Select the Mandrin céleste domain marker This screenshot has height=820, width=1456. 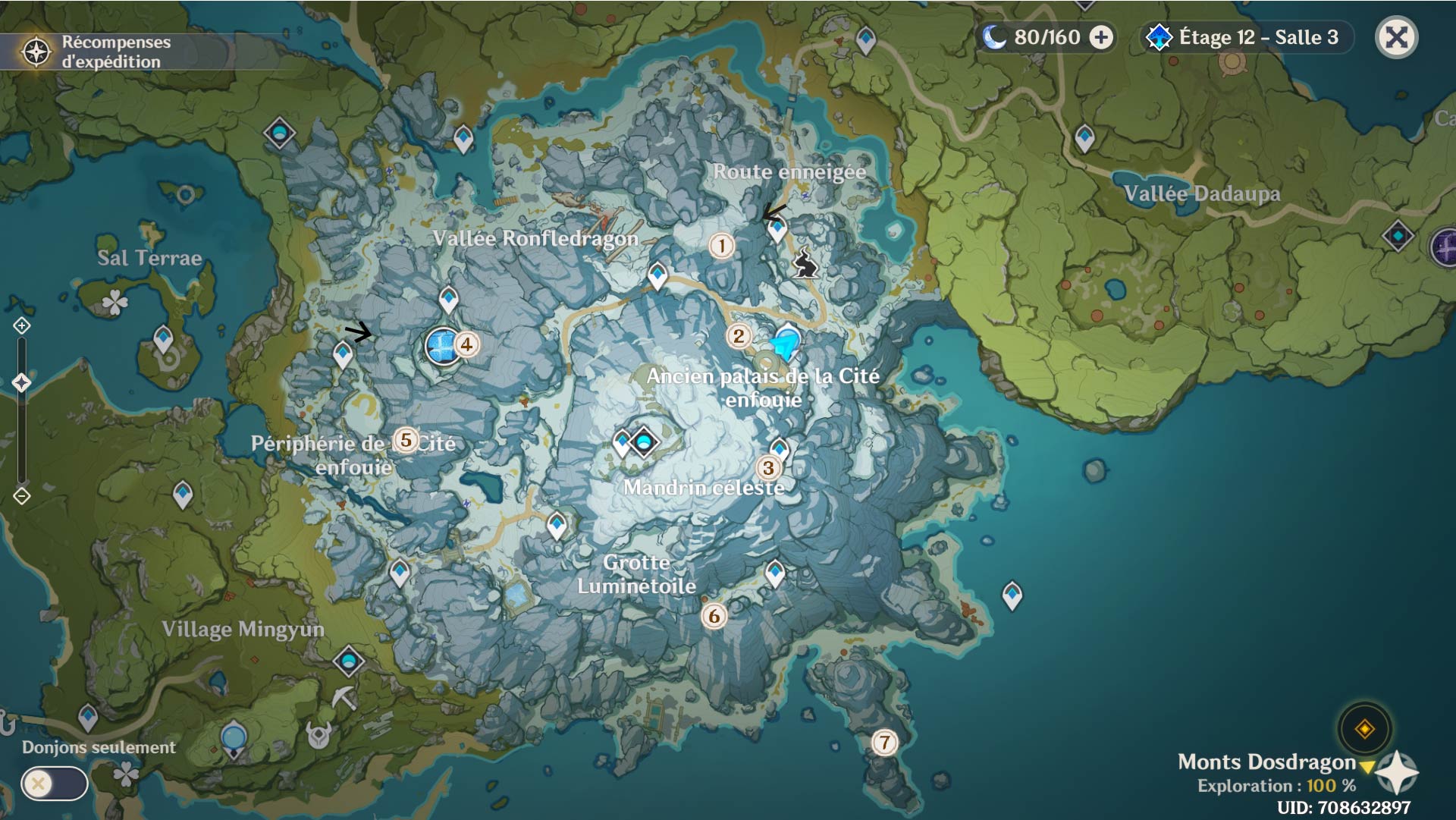[x=644, y=441]
